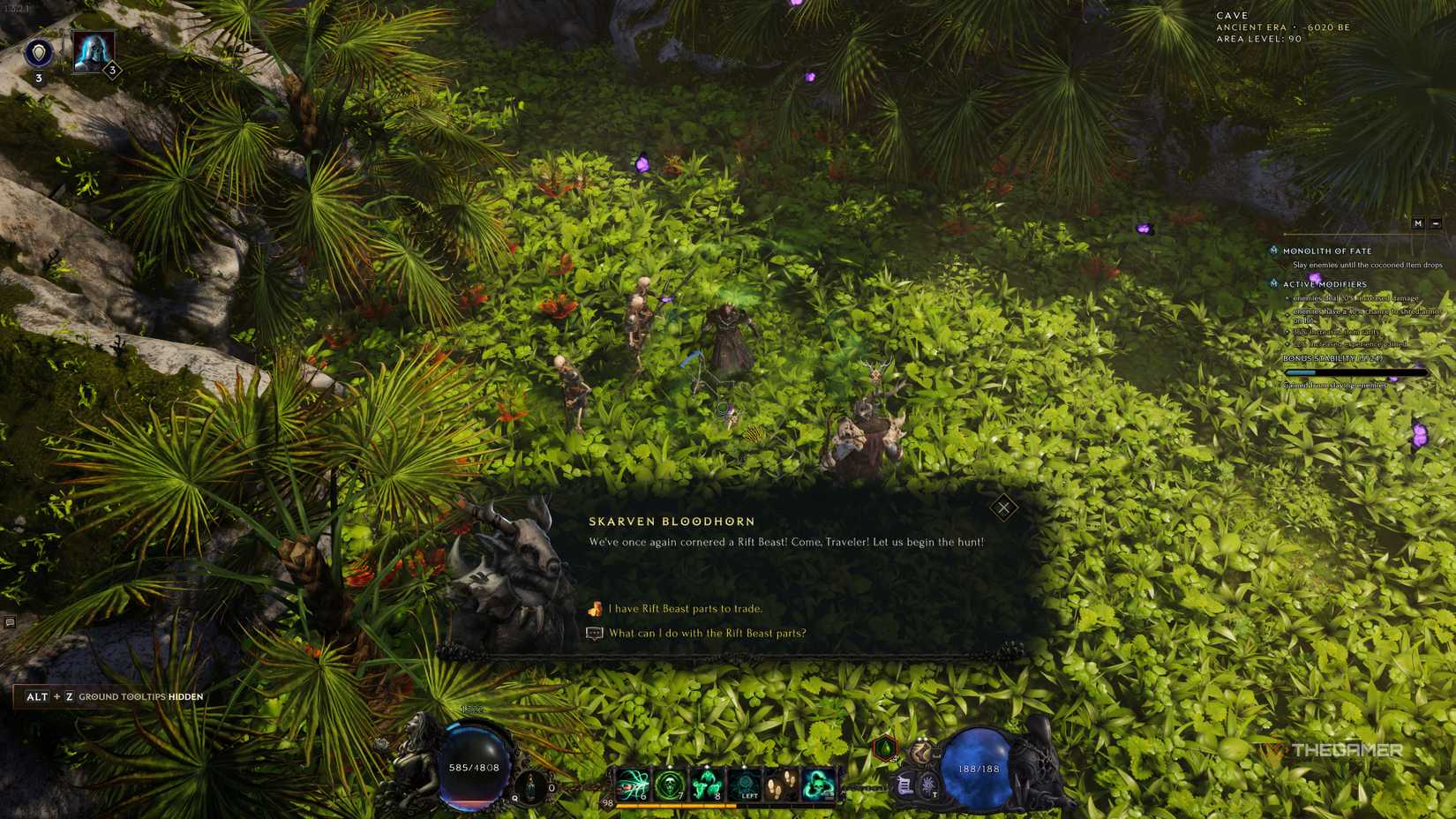Select the footsteps movement skill icon
The height and width of the screenshot is (819, 1456).
click(x=780, y=784)
